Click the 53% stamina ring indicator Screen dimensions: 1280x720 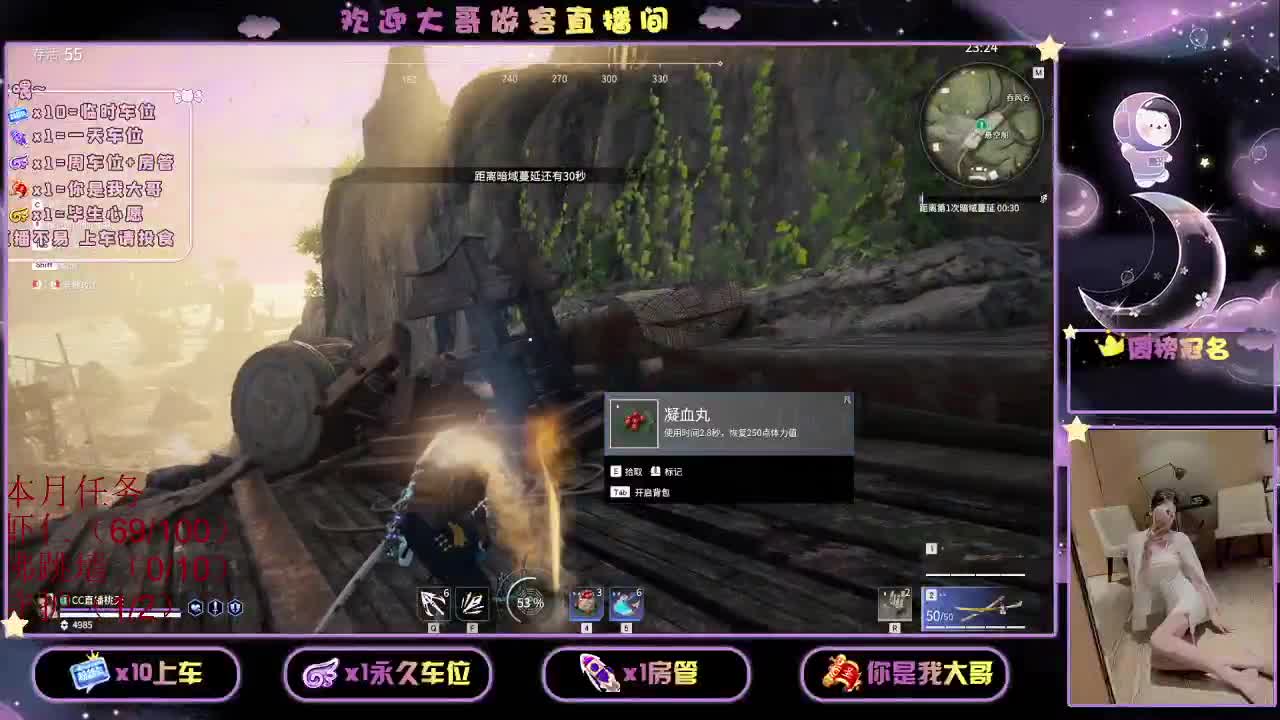point(529,601)
